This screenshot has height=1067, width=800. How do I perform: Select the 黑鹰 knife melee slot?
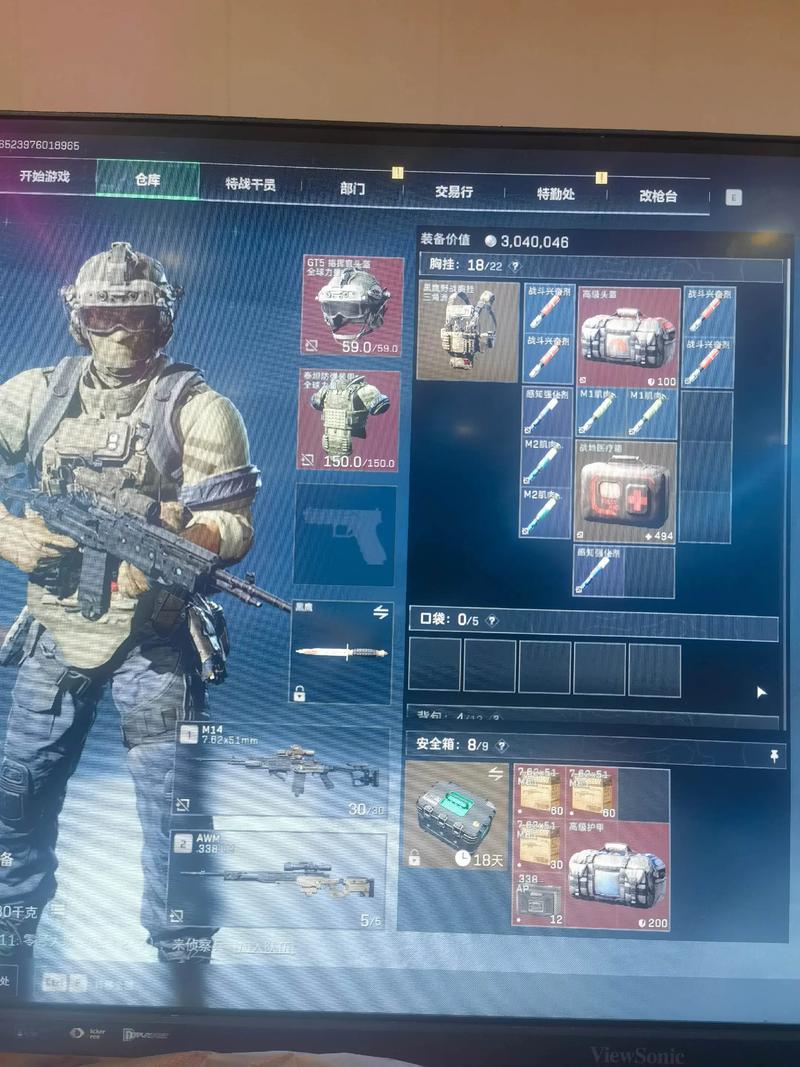point(342,651)
